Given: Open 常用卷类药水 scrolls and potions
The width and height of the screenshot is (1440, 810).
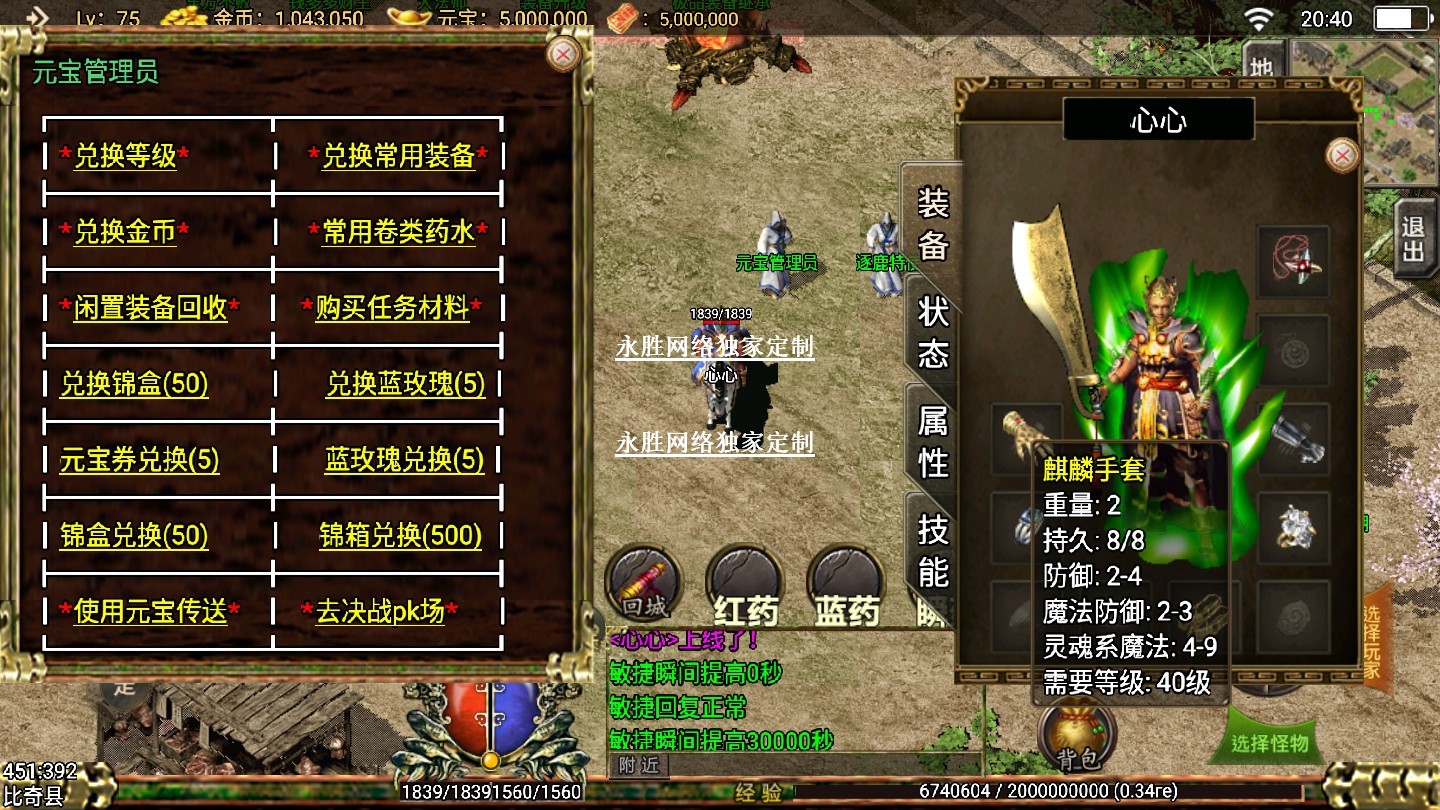Looking at the screenshot, I should (x=398, y=232).
